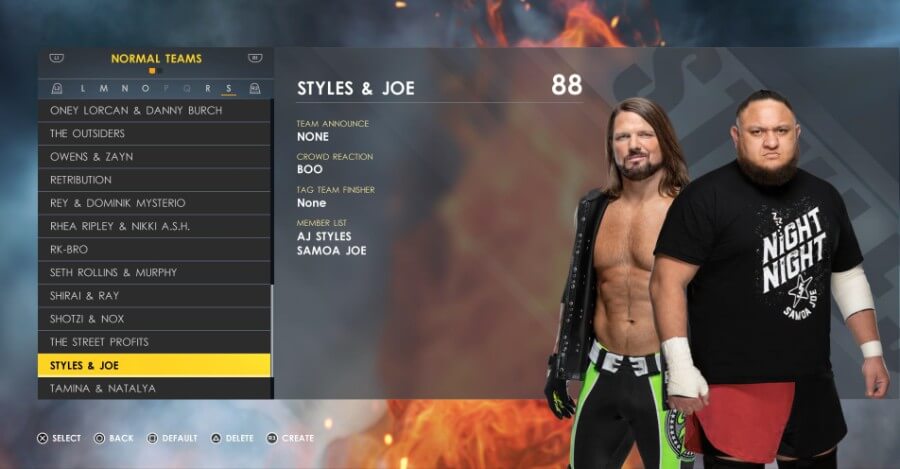Jump to teams starting with letter M
The image size is (900, 469).
tap(104, 89)
